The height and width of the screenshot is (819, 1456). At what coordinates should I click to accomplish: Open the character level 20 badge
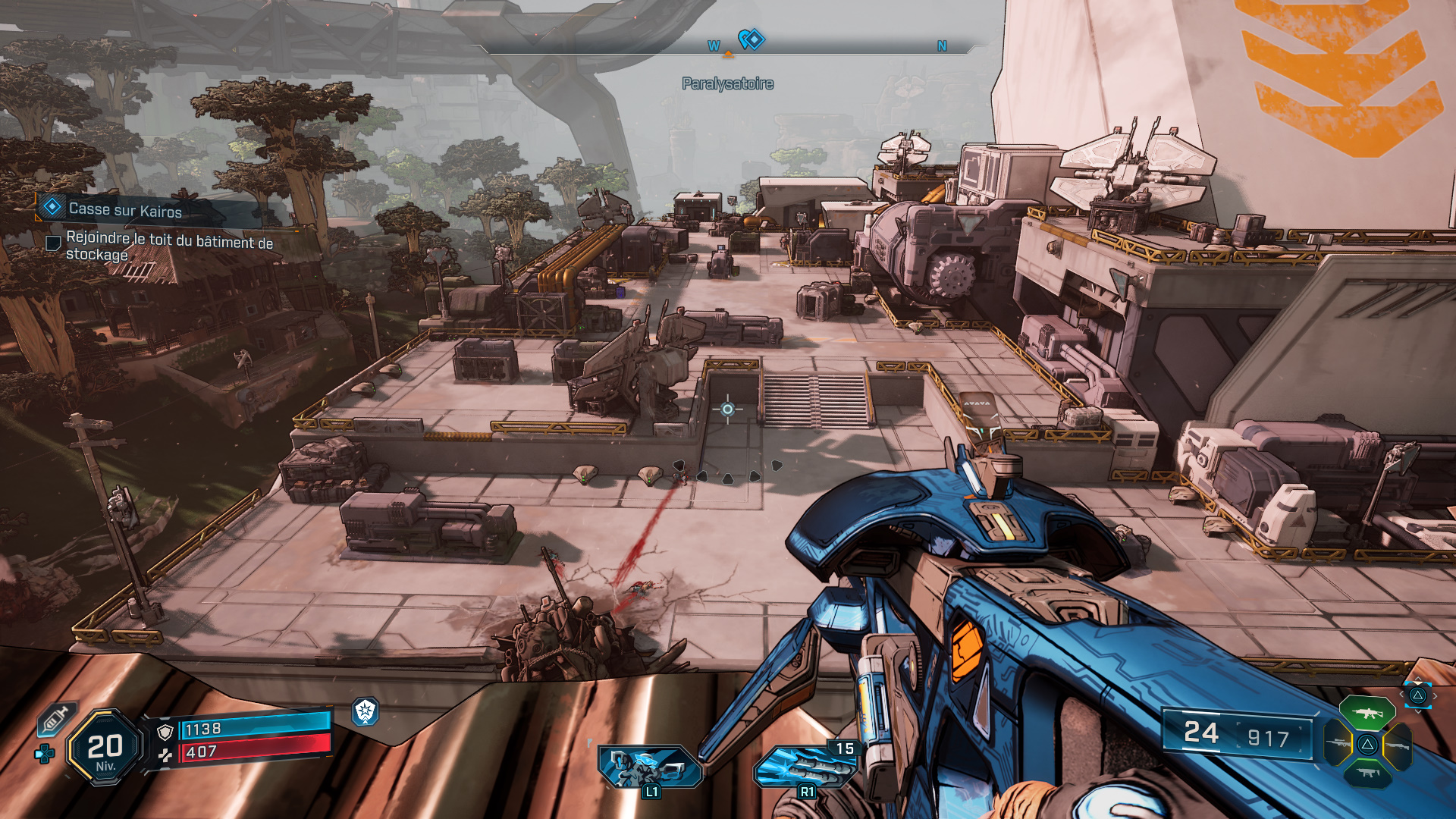tap(105, 748)
